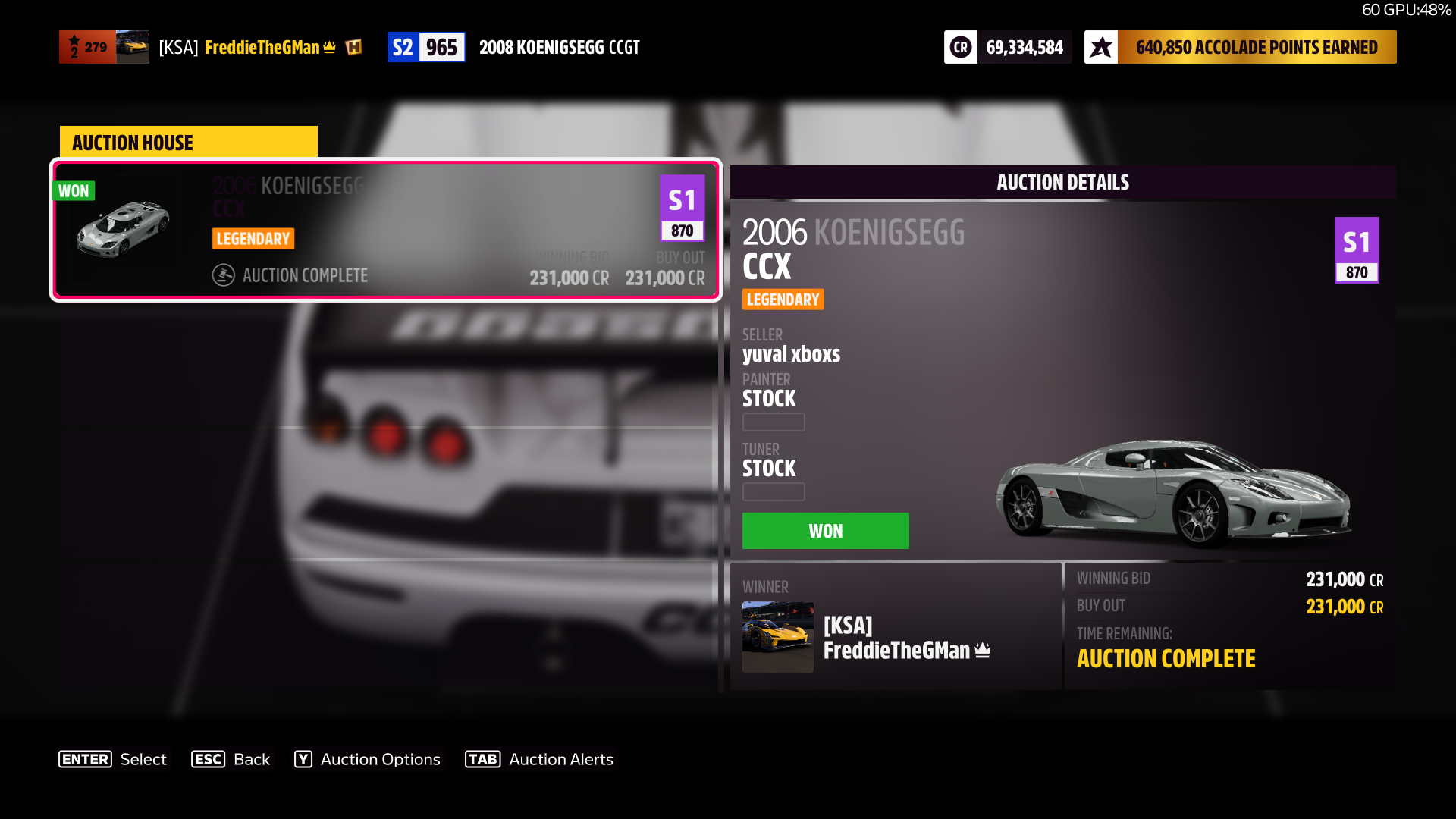The width and height of the screenshot is (1456, 819).
Task: Open the FreddieTheGMan player card at top
Action: [x=212, y=47]
